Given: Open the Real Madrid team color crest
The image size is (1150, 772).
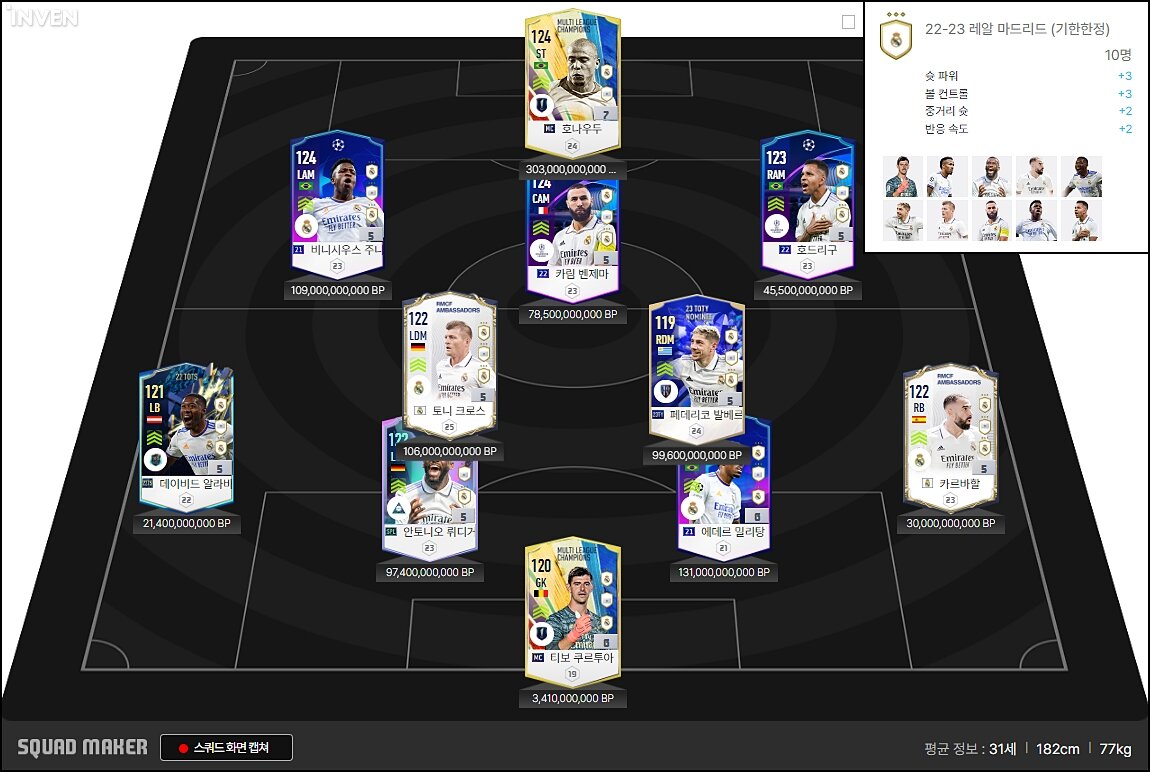Looking at the screenshot, I should (895, 39).
